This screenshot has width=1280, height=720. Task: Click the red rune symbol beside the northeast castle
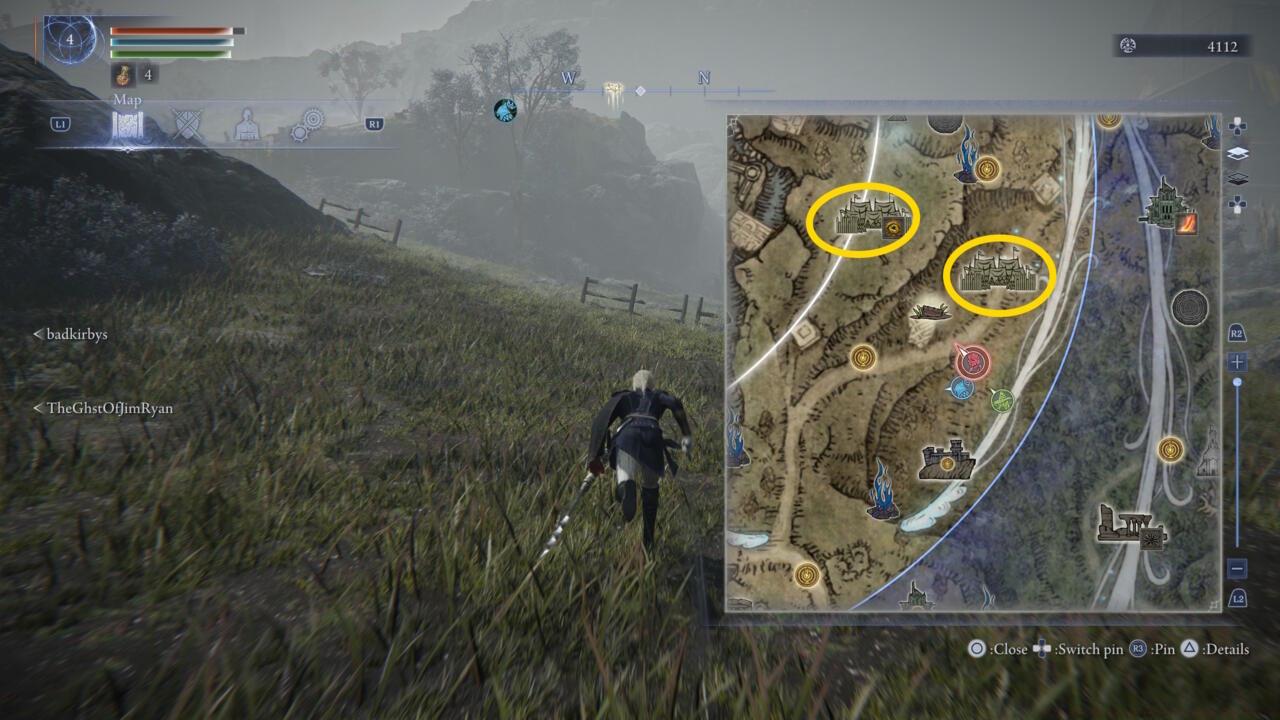click(x=1188, y=224)
